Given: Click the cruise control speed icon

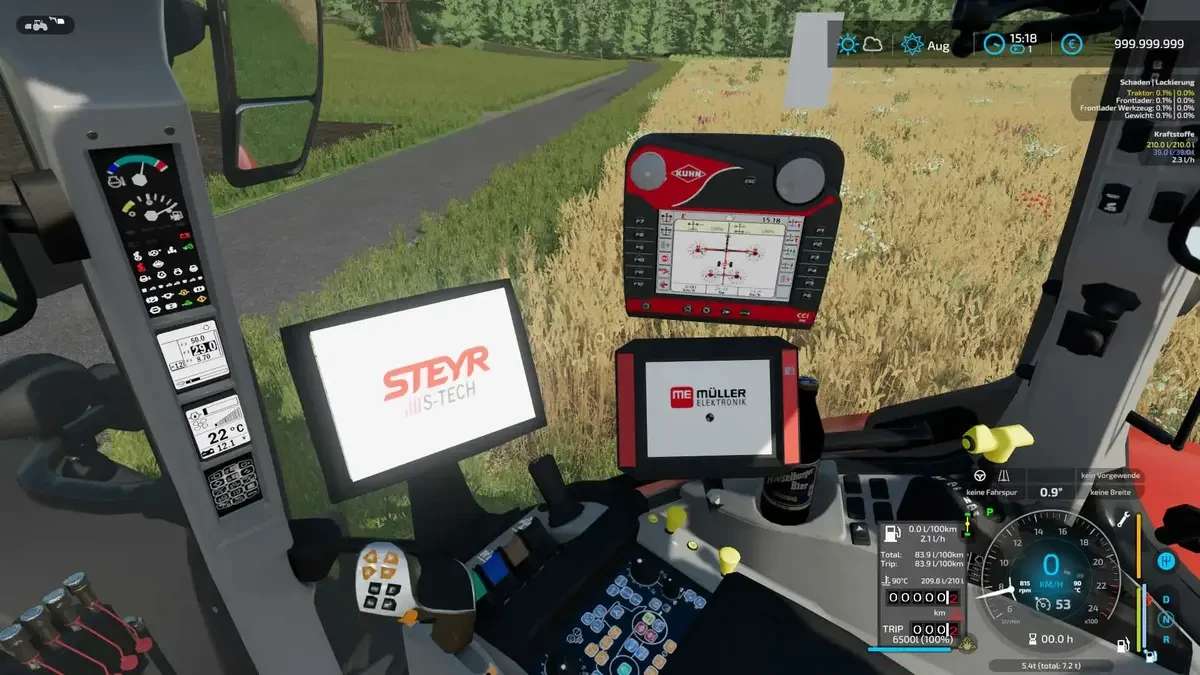Looking at the screenshot, I should 1042,602.
